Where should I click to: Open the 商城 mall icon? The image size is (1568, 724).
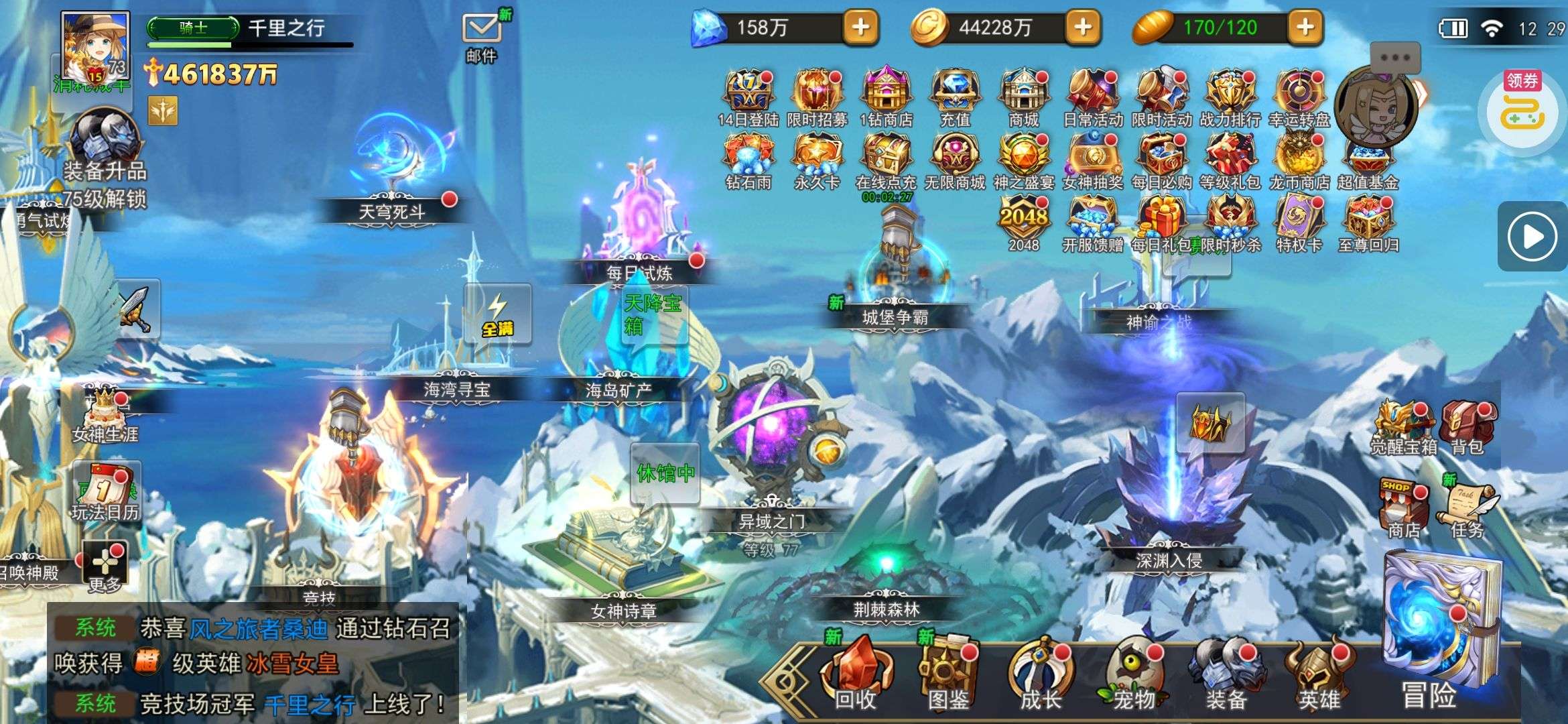(1023, 97)
